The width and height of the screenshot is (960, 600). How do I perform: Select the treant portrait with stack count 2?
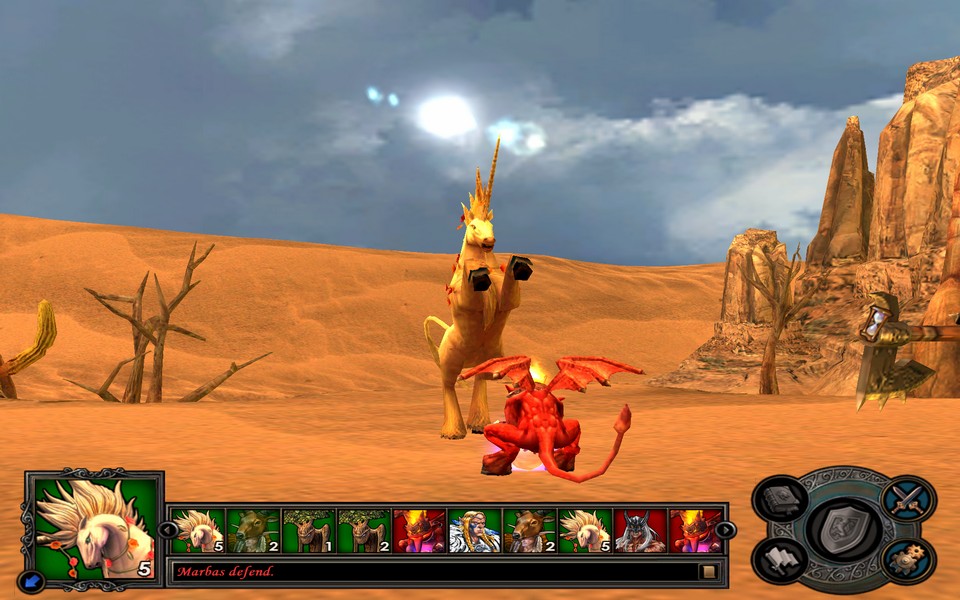coord(363,531)
